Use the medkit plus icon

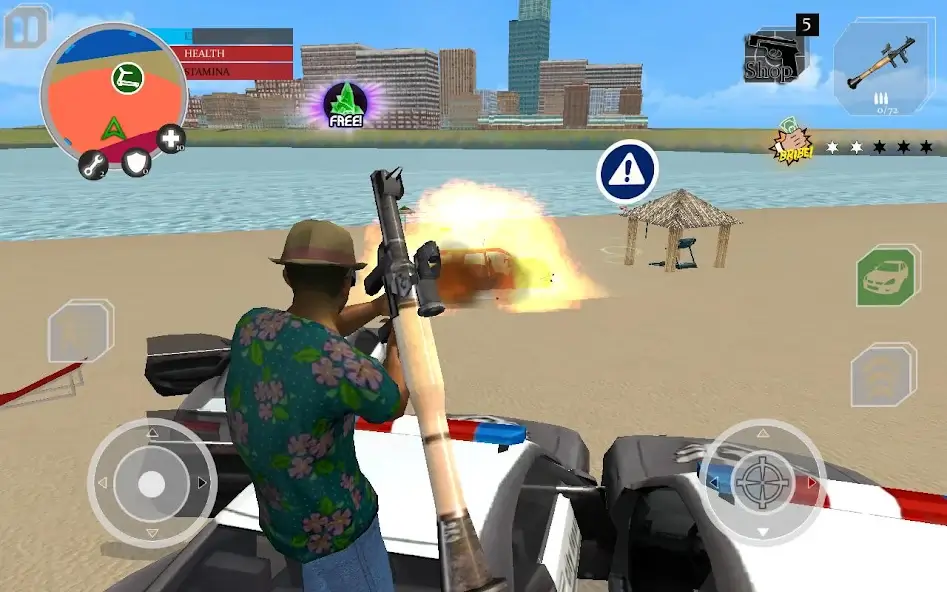click(x=171, y=139)
